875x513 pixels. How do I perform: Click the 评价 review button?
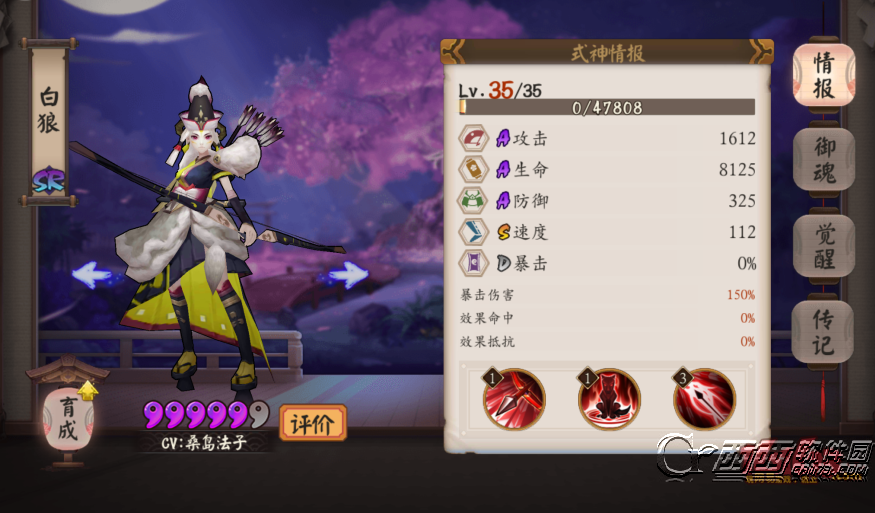point(312,423)
